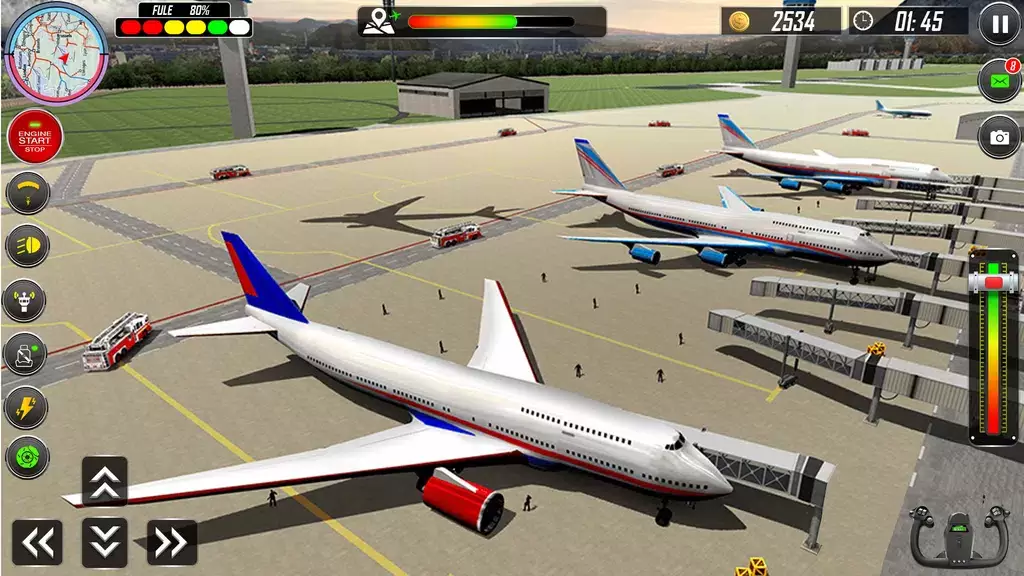Activate the yellow arc wiper icon
Viewport: 1024px width, 576px height.
(27, 194)
